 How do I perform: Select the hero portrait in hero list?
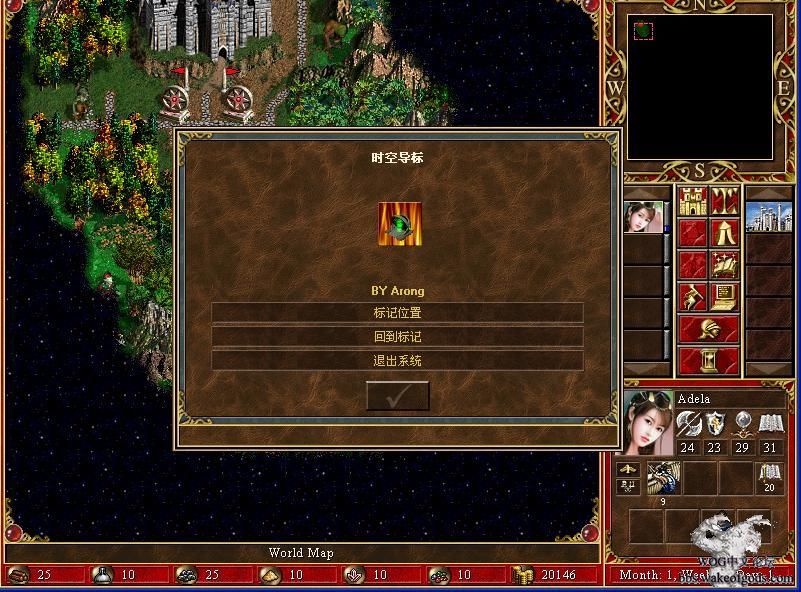click(643, 217)
